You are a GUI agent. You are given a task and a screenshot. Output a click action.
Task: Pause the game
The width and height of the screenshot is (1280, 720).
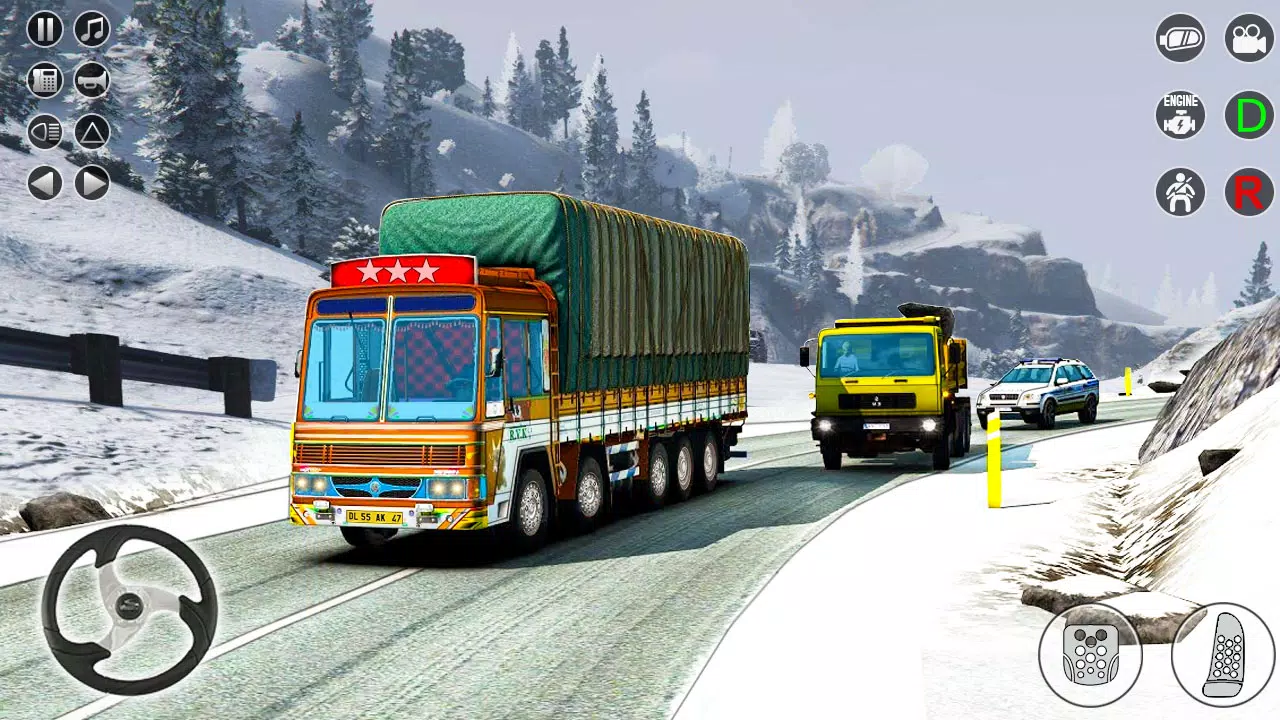pyautogui.click(x=45, y=29)
